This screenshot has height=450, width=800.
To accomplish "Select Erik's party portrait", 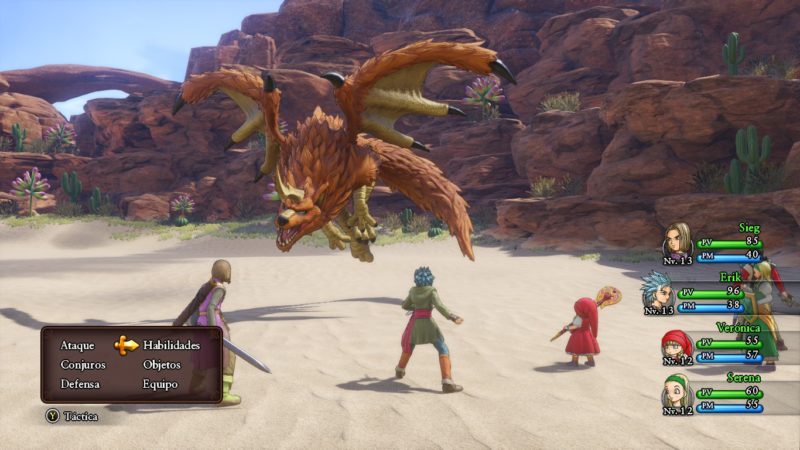I will coord(657,290).
